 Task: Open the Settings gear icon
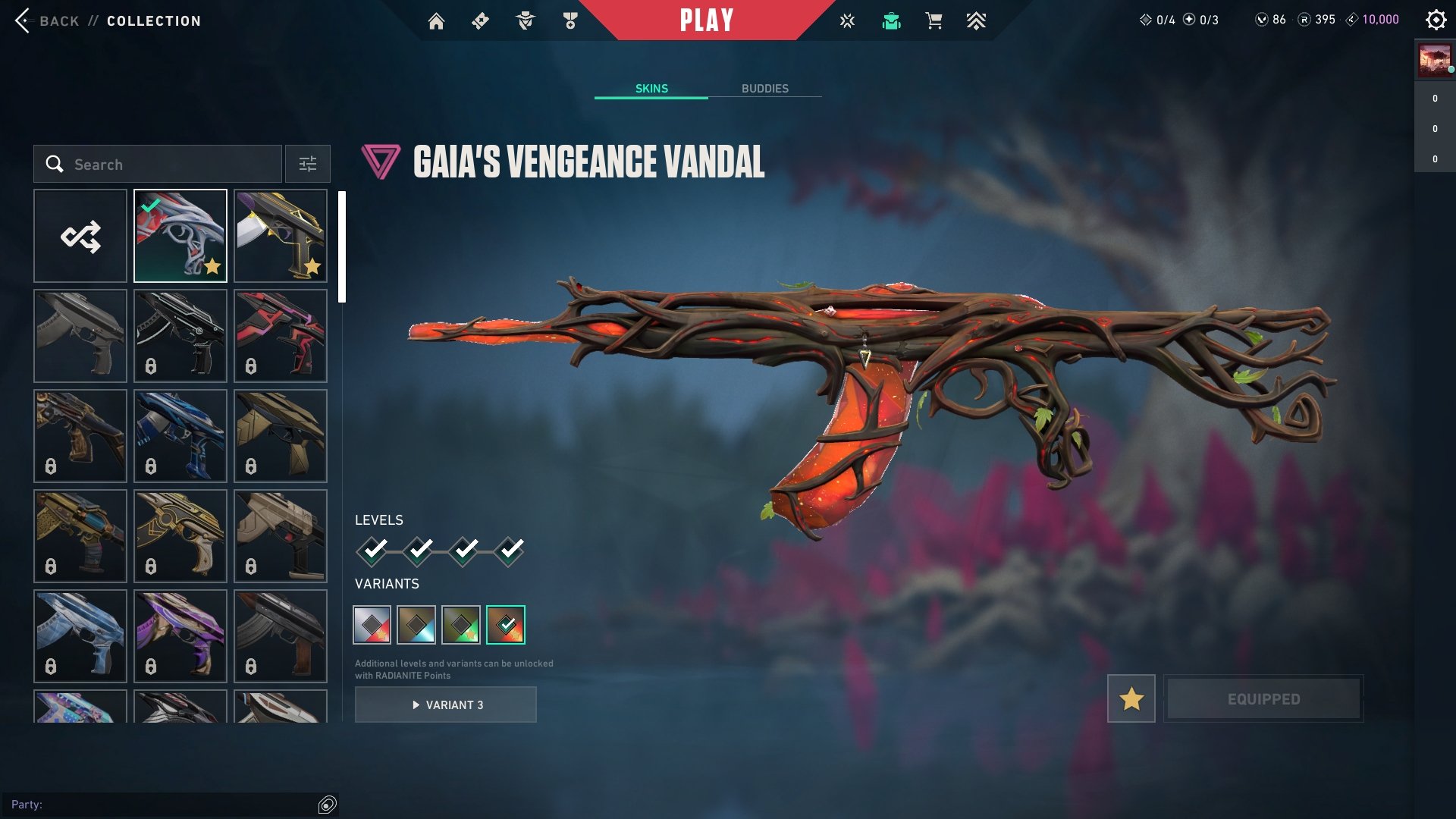[1436, 20]
